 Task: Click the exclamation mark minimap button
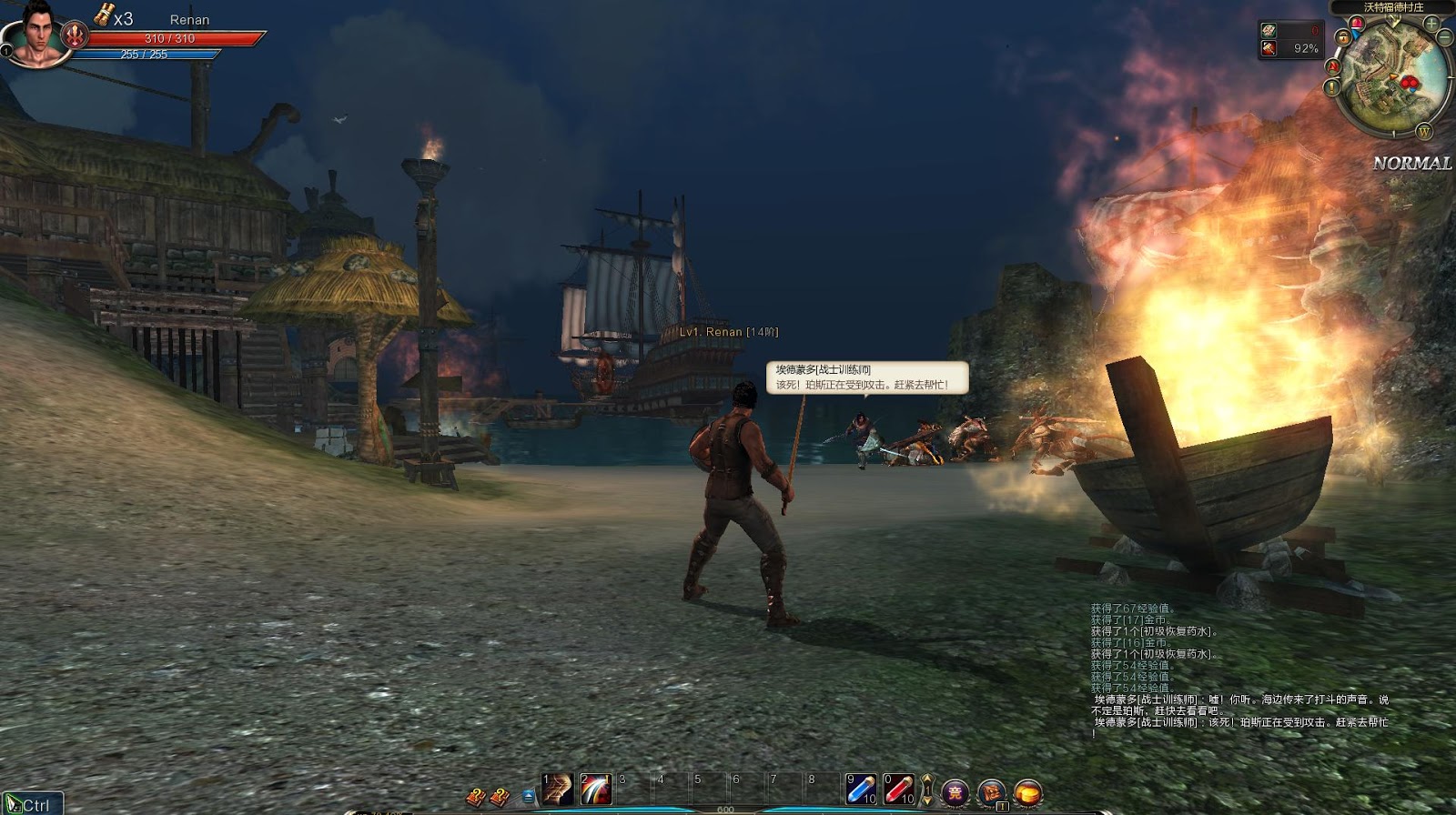1332,88
